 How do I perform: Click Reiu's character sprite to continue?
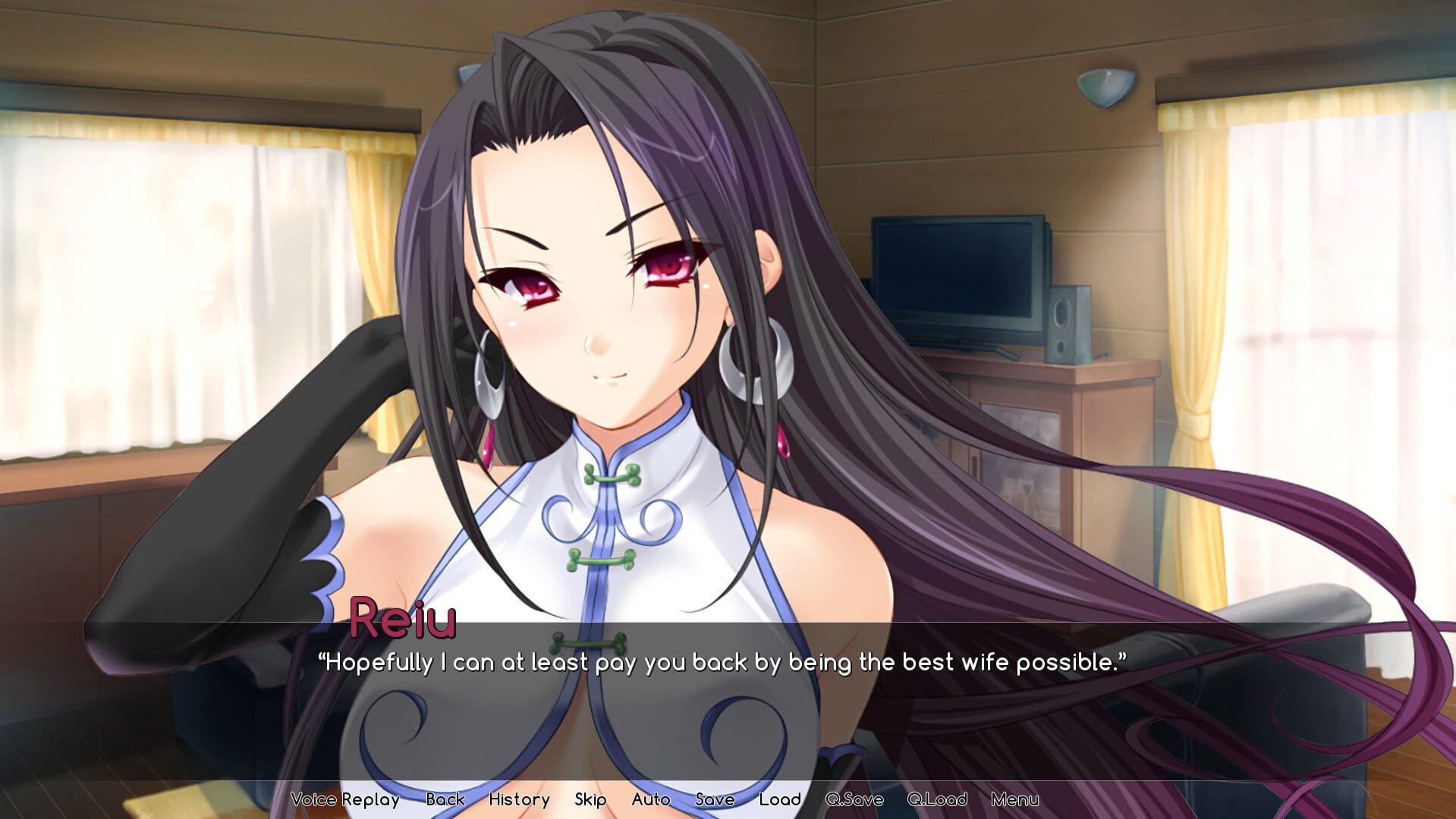coord(607,303)
